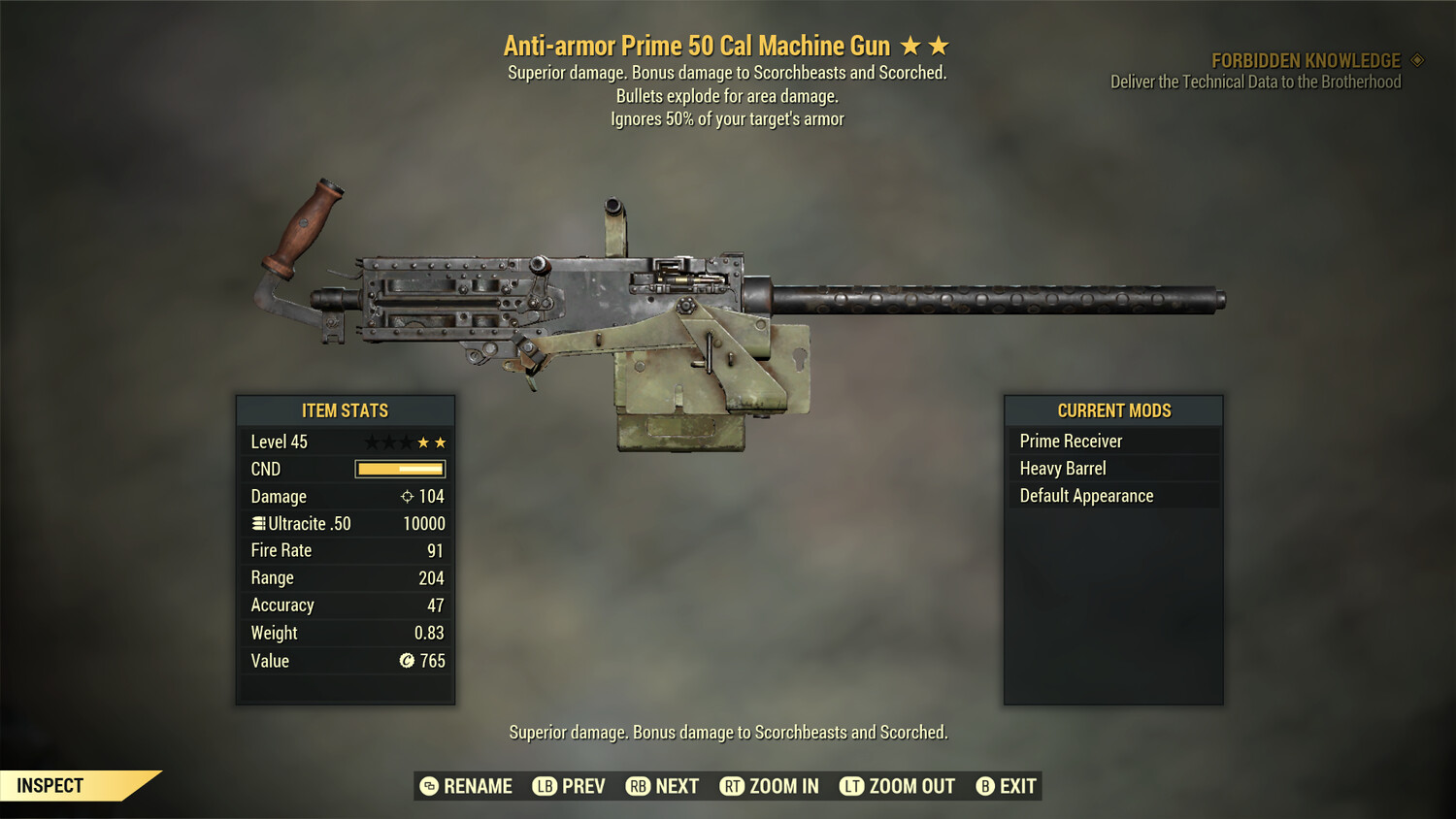Click the RT icon for ZOOM IN
Viewport: 1456px width, 819px height.
[732, 786]
